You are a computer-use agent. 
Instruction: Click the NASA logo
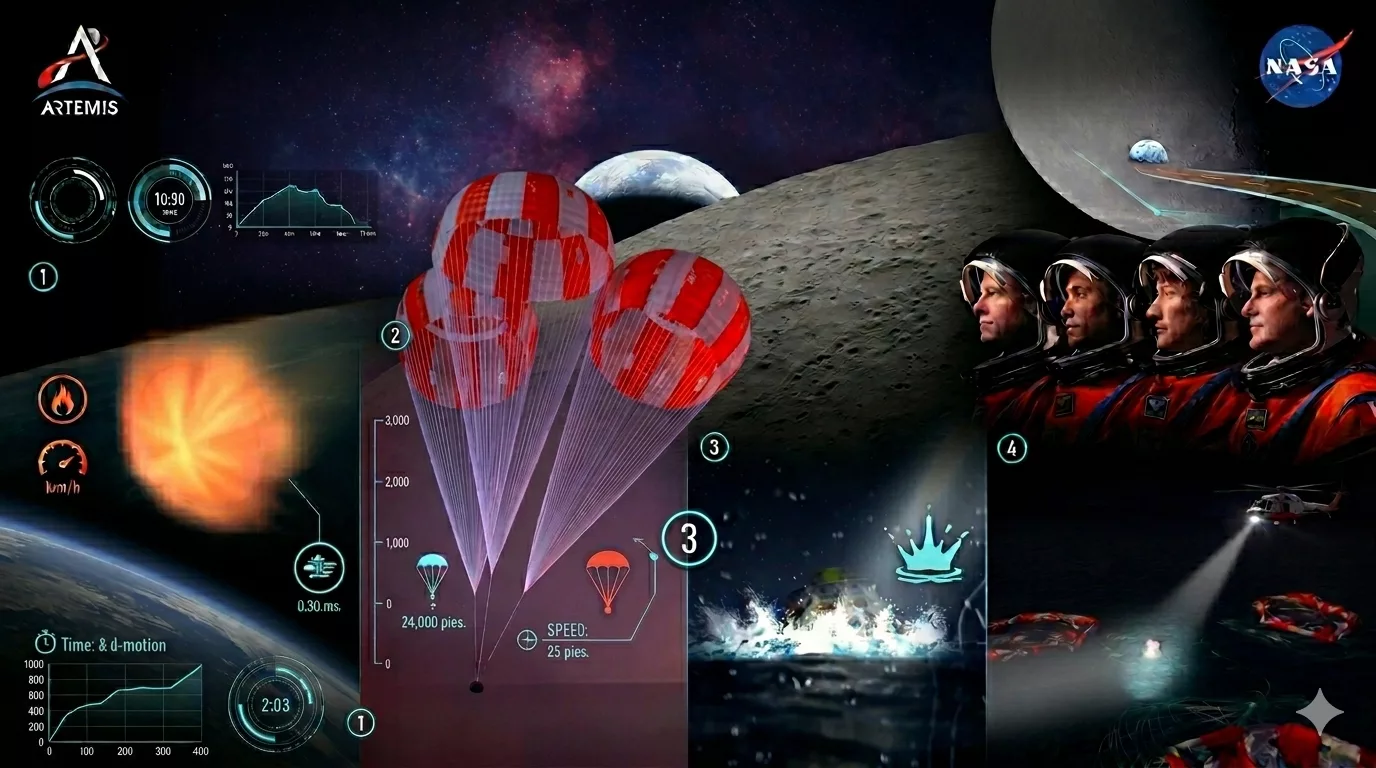1300,66
